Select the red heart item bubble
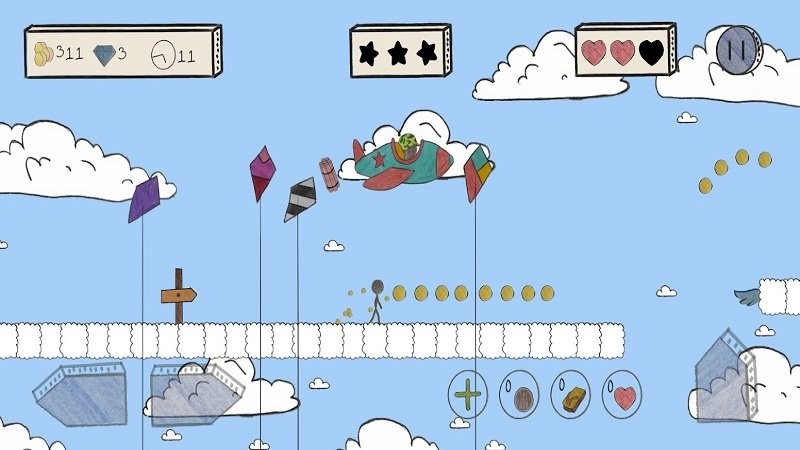 [623, 396]
